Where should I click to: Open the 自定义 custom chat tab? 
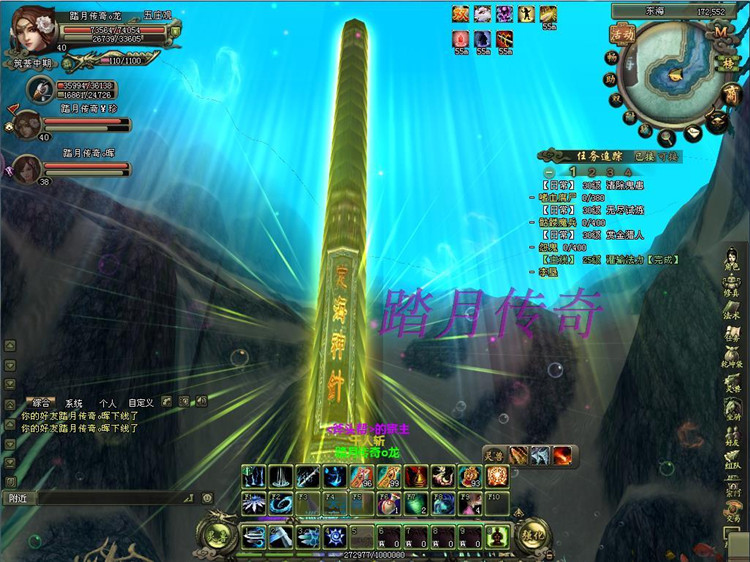pyautogui.click(x=141, y=402)
